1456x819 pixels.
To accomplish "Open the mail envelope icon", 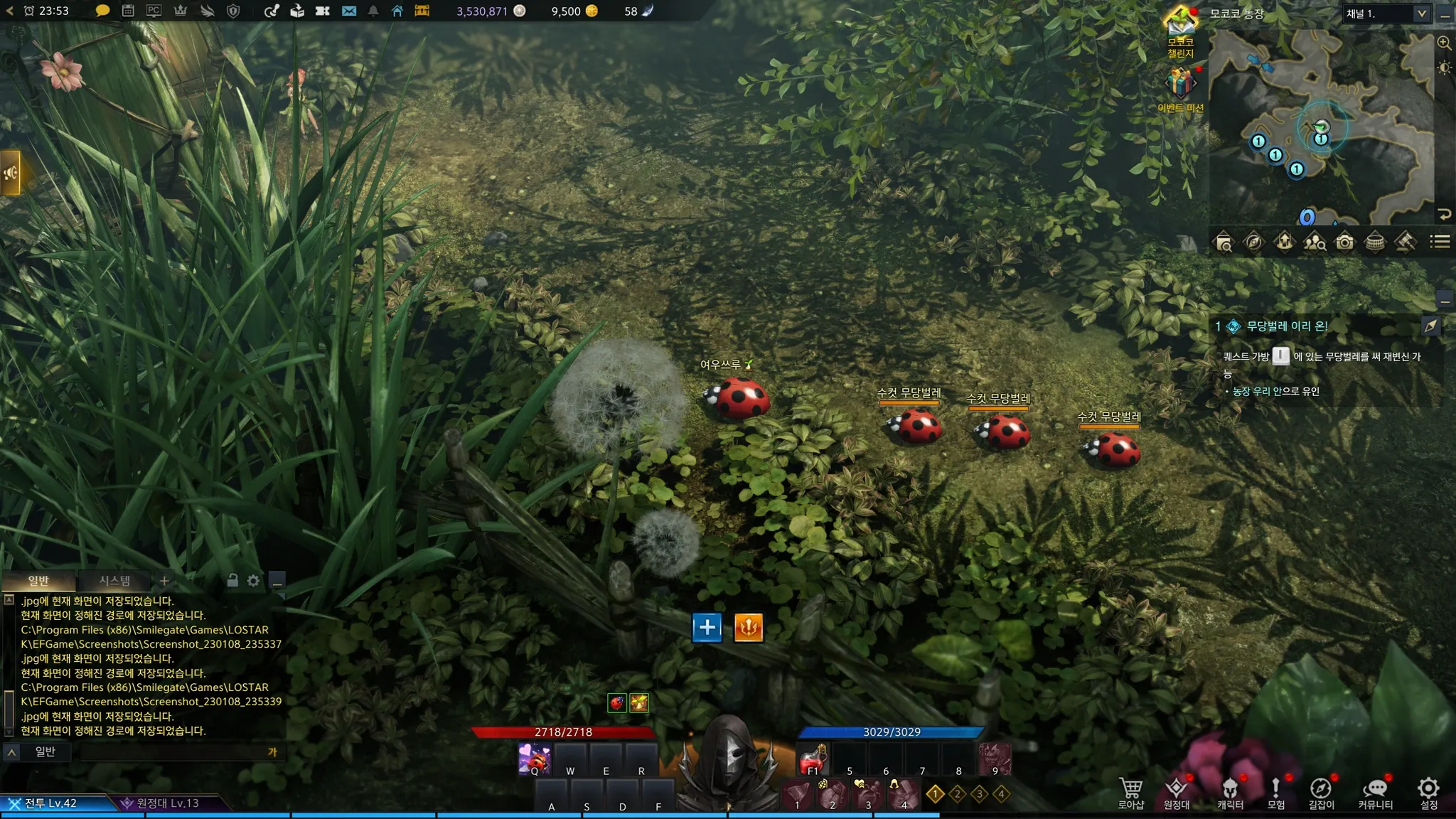I will pos(348,11).
